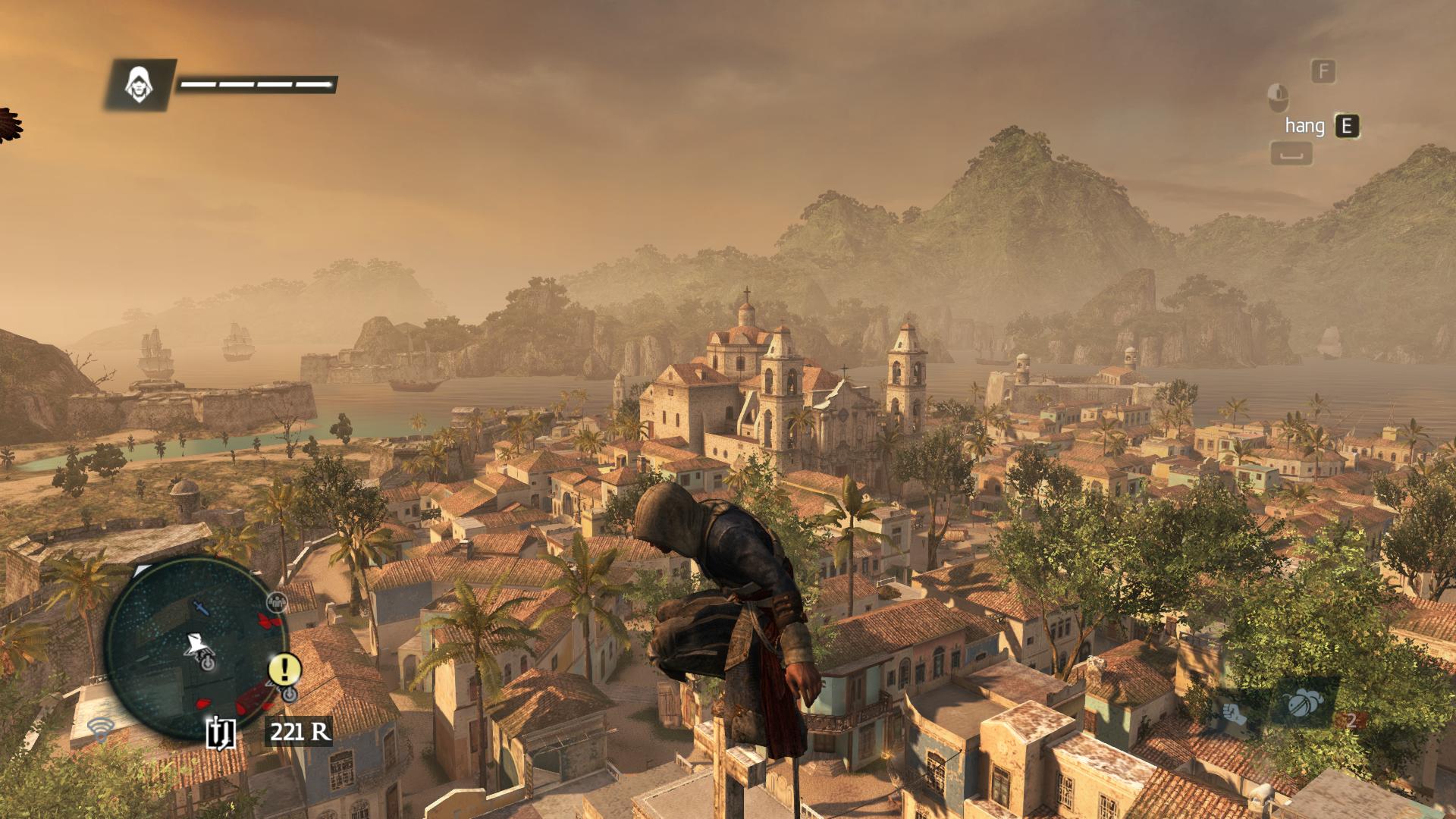Select the yellow exclamation mission marker
This screenshot has width=1456, height=819.
click(285, 669)
